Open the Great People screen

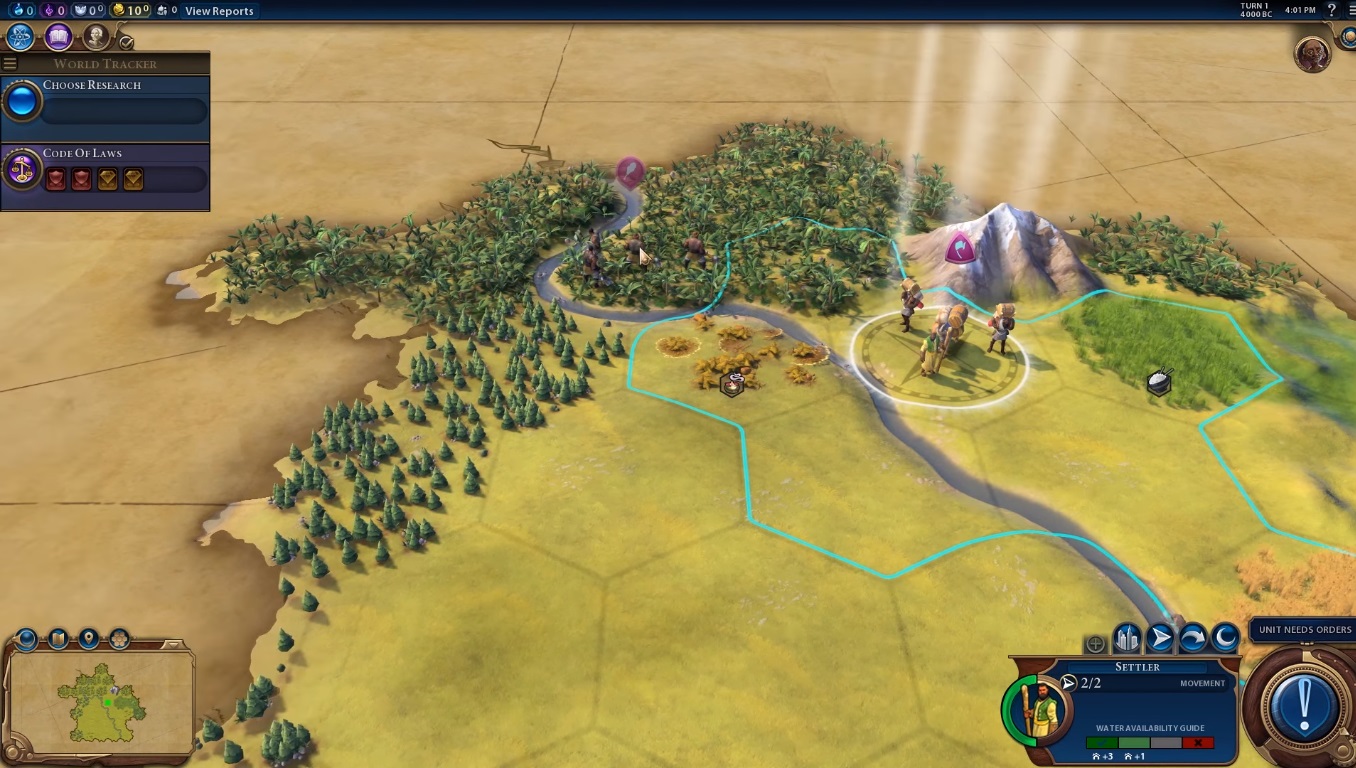tap(96, 38)
